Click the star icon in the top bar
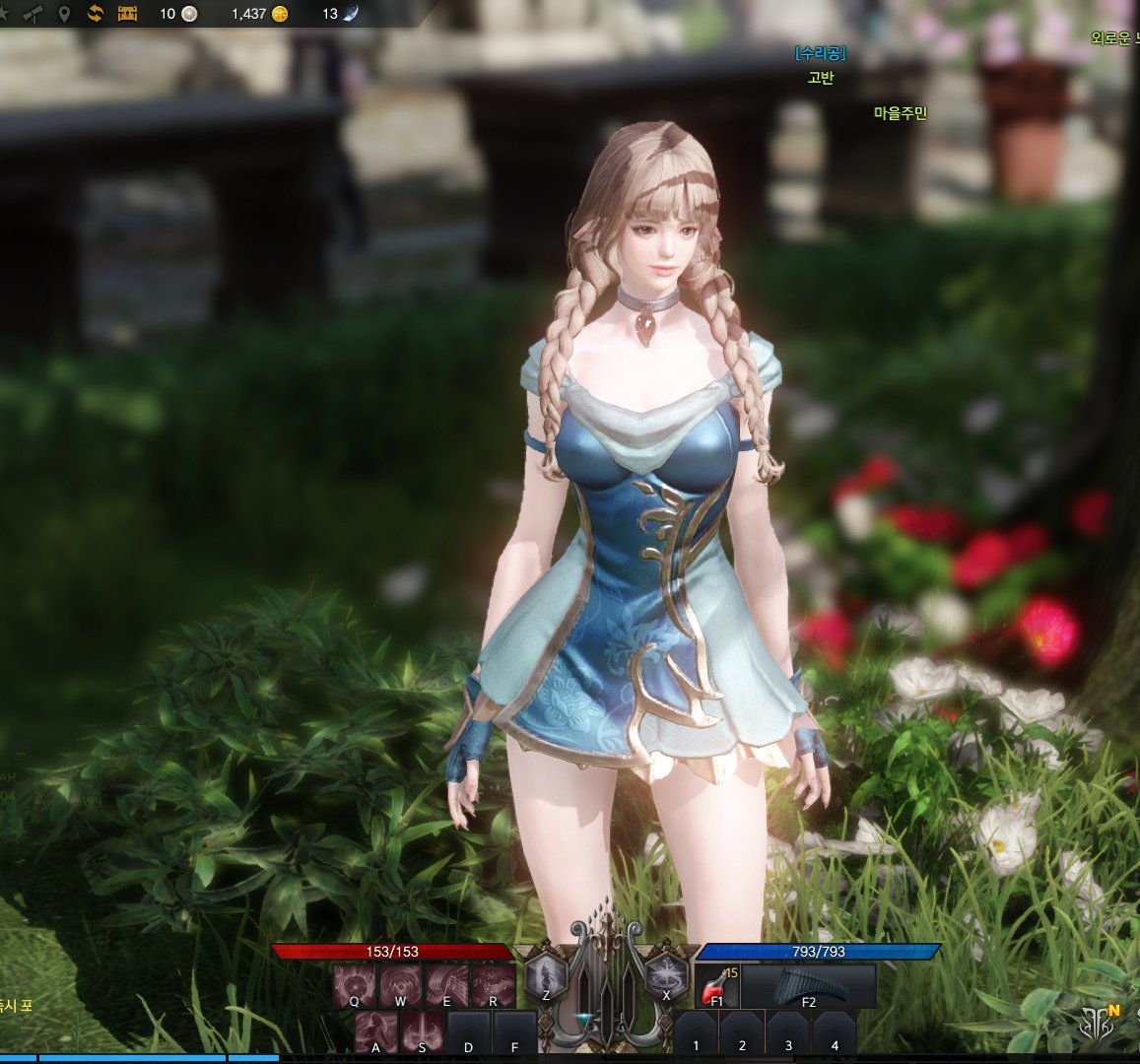The width and height of the screenshot is (1140, 1064). (4, 14)
